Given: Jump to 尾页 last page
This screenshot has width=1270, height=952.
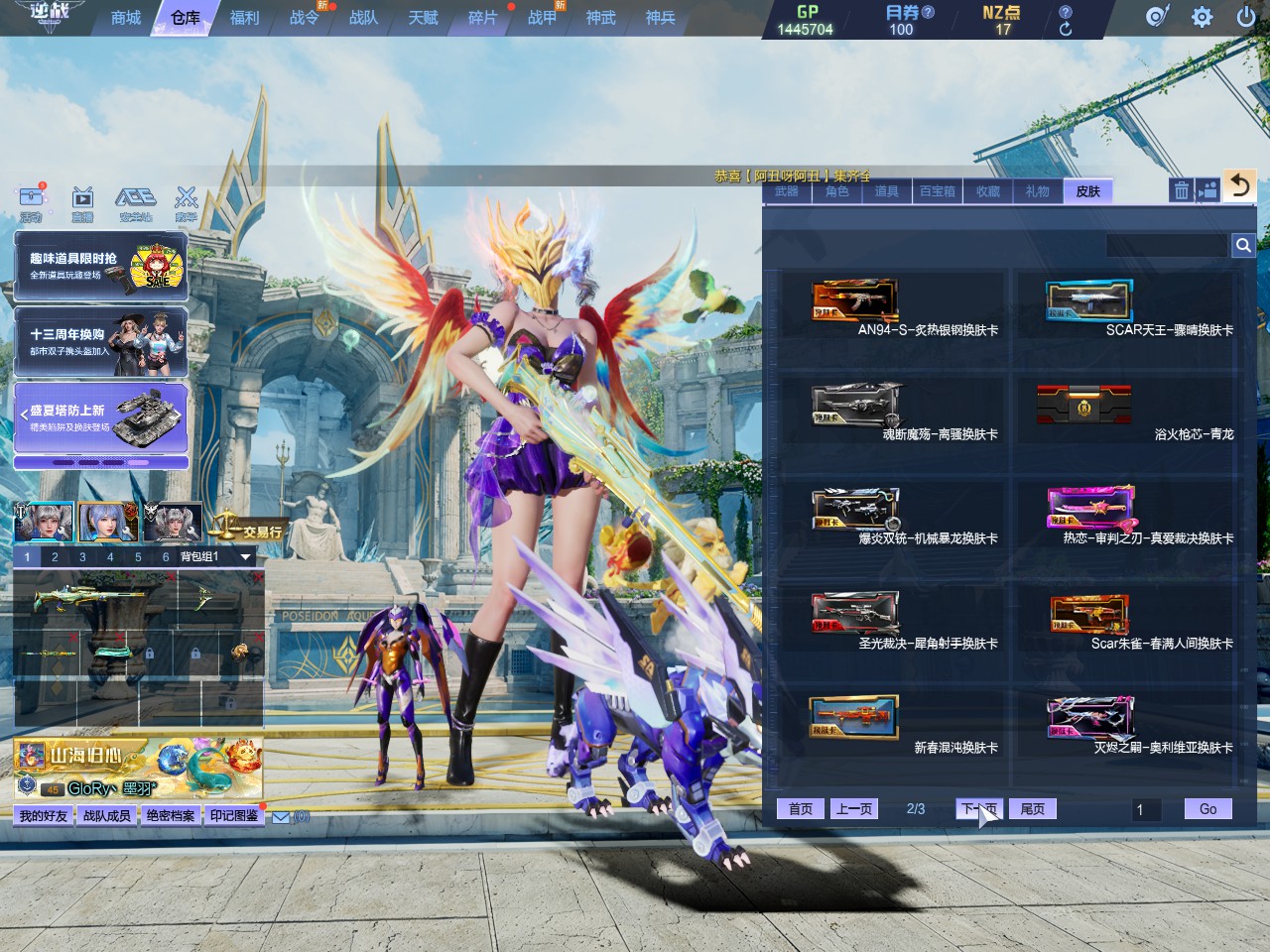Looking at the screenshot, I should pyautogui.click(x=1033, y=809).
